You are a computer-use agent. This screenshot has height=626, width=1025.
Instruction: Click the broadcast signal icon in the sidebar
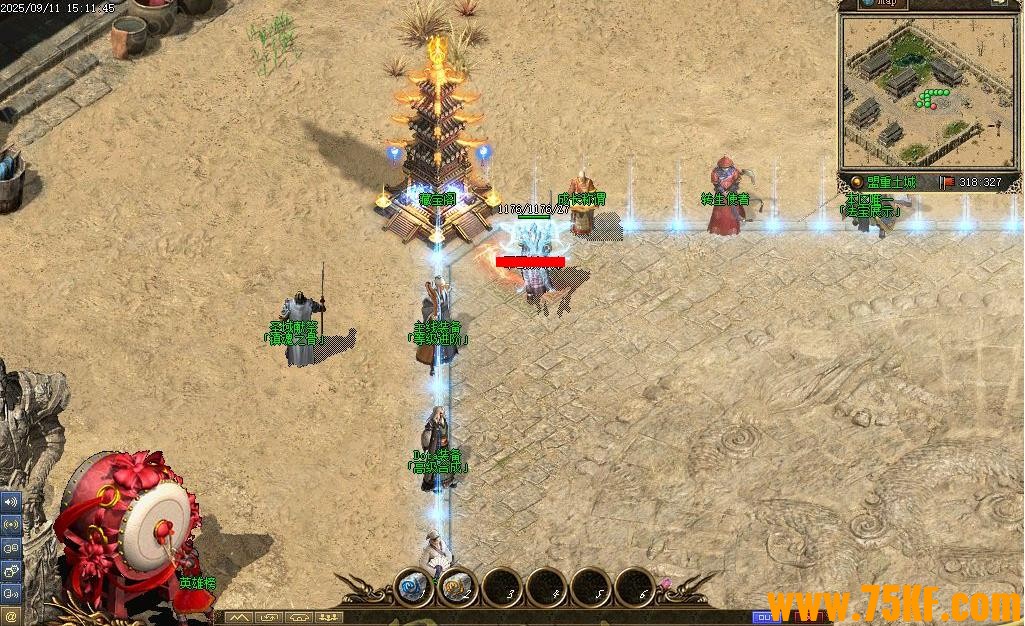point(10,524)
